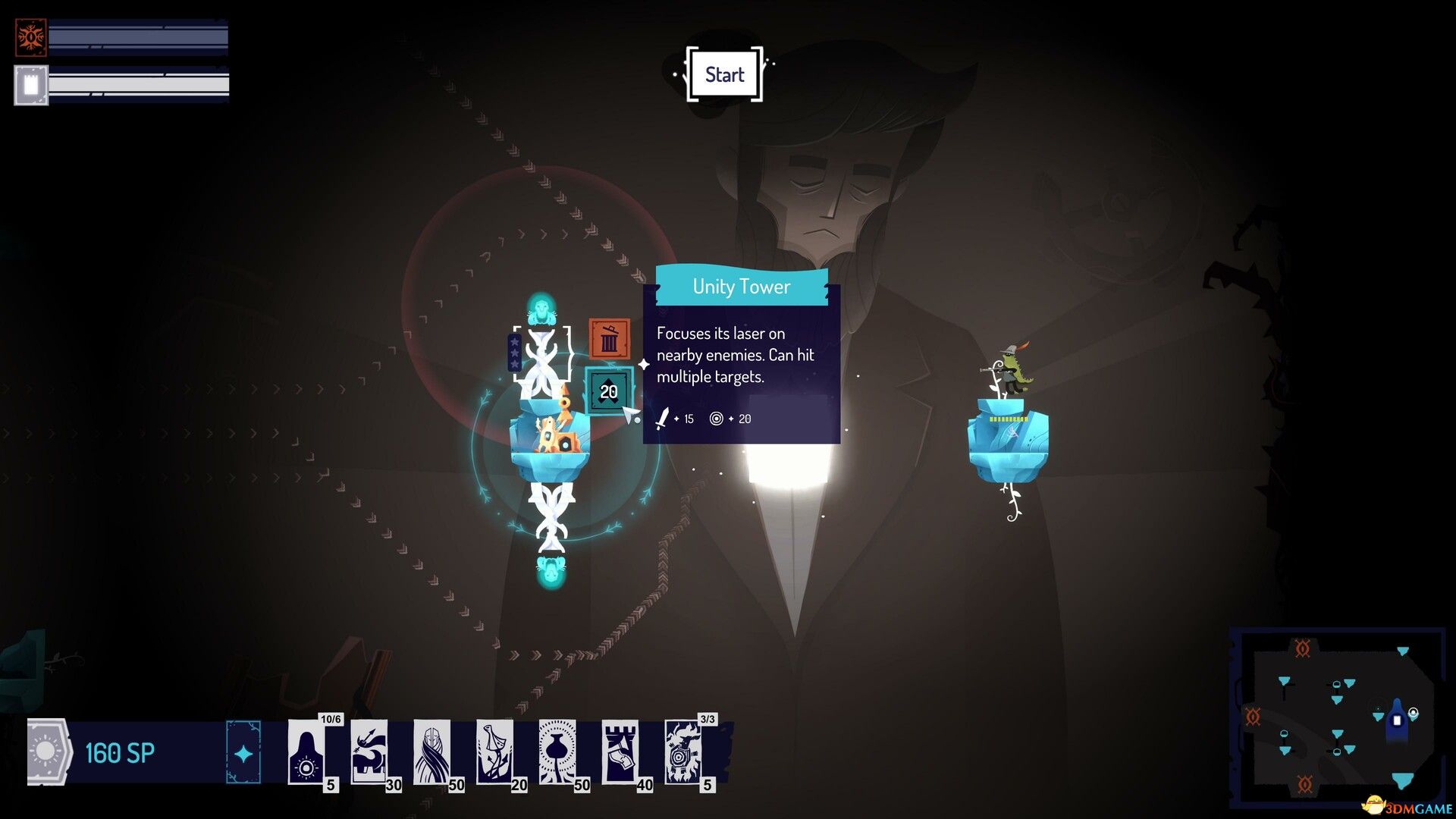Select the castle tower card costing 40

pyautogui.click(x=621, y=753)
